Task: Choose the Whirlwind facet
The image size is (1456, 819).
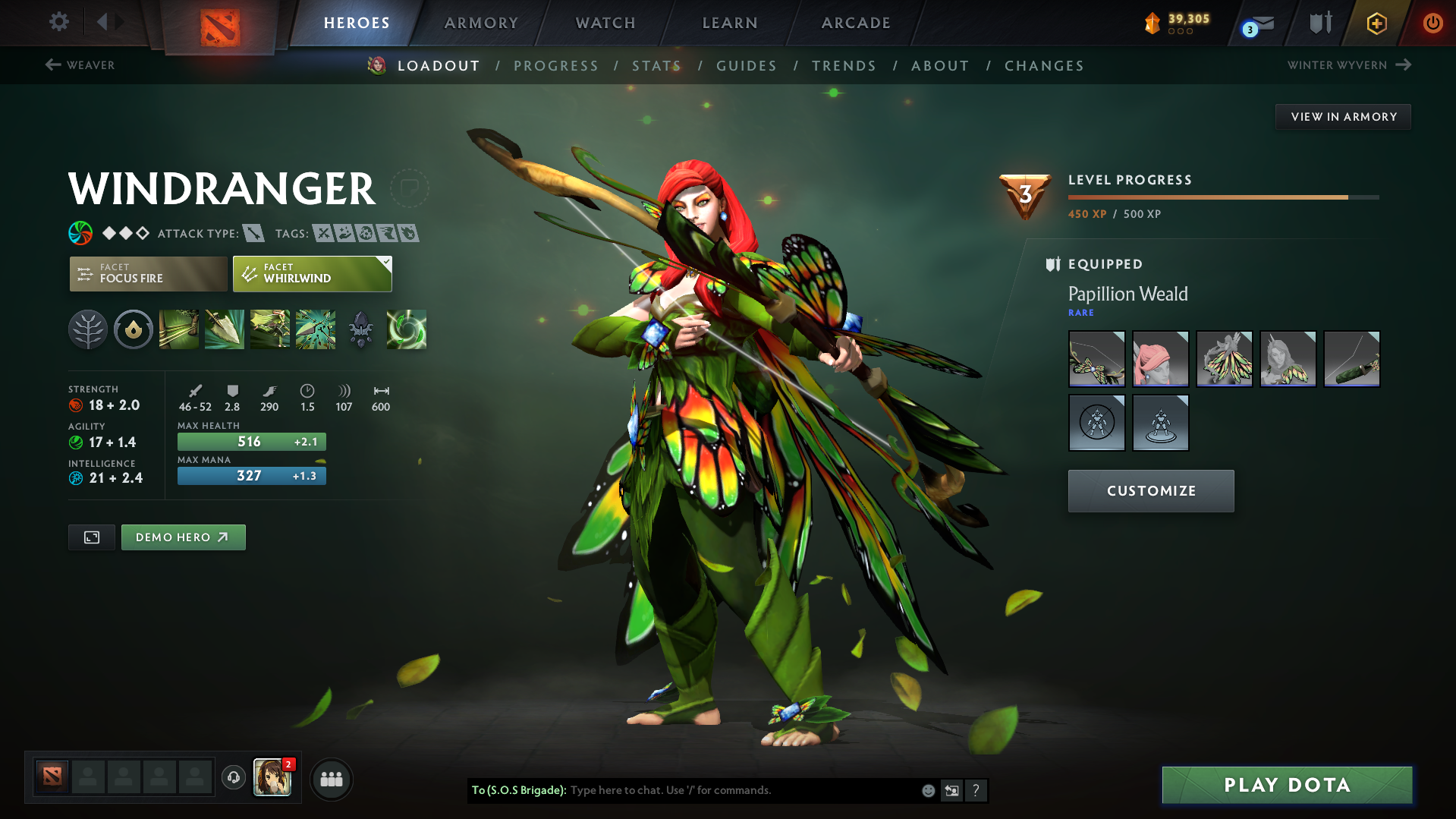Action: tap(312, 273)
